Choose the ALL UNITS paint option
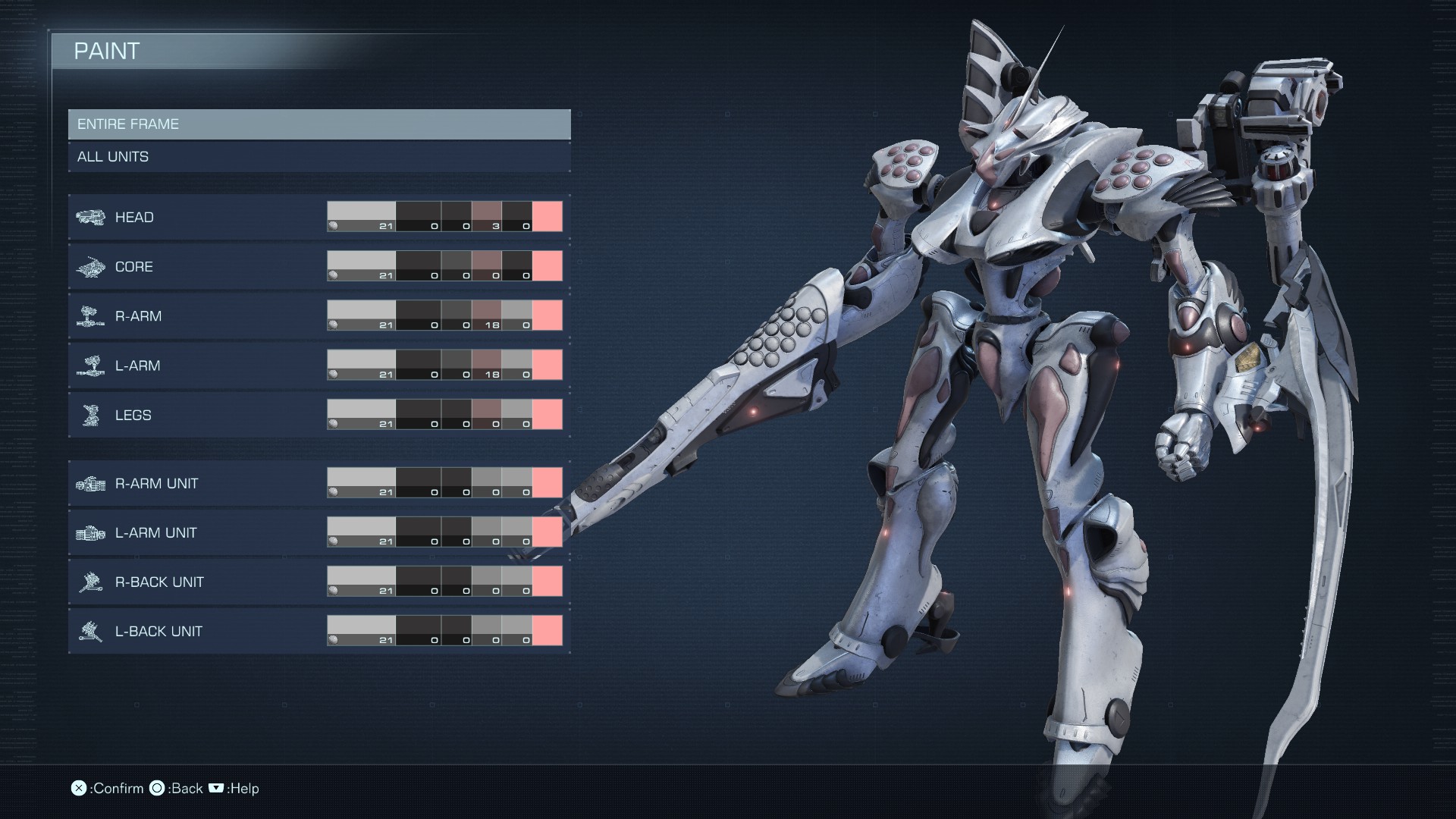 318,157
